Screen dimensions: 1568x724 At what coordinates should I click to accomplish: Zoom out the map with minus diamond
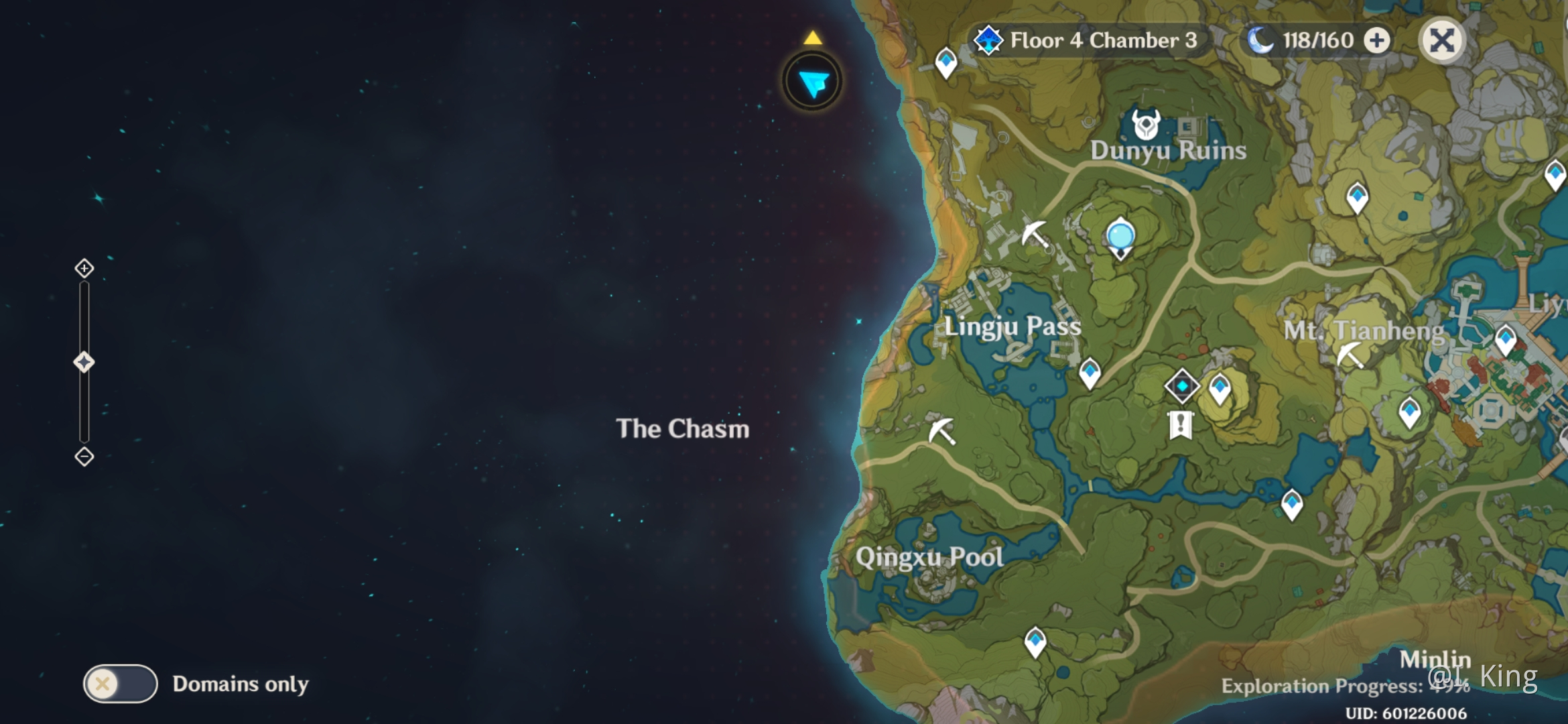click(84, 457)
